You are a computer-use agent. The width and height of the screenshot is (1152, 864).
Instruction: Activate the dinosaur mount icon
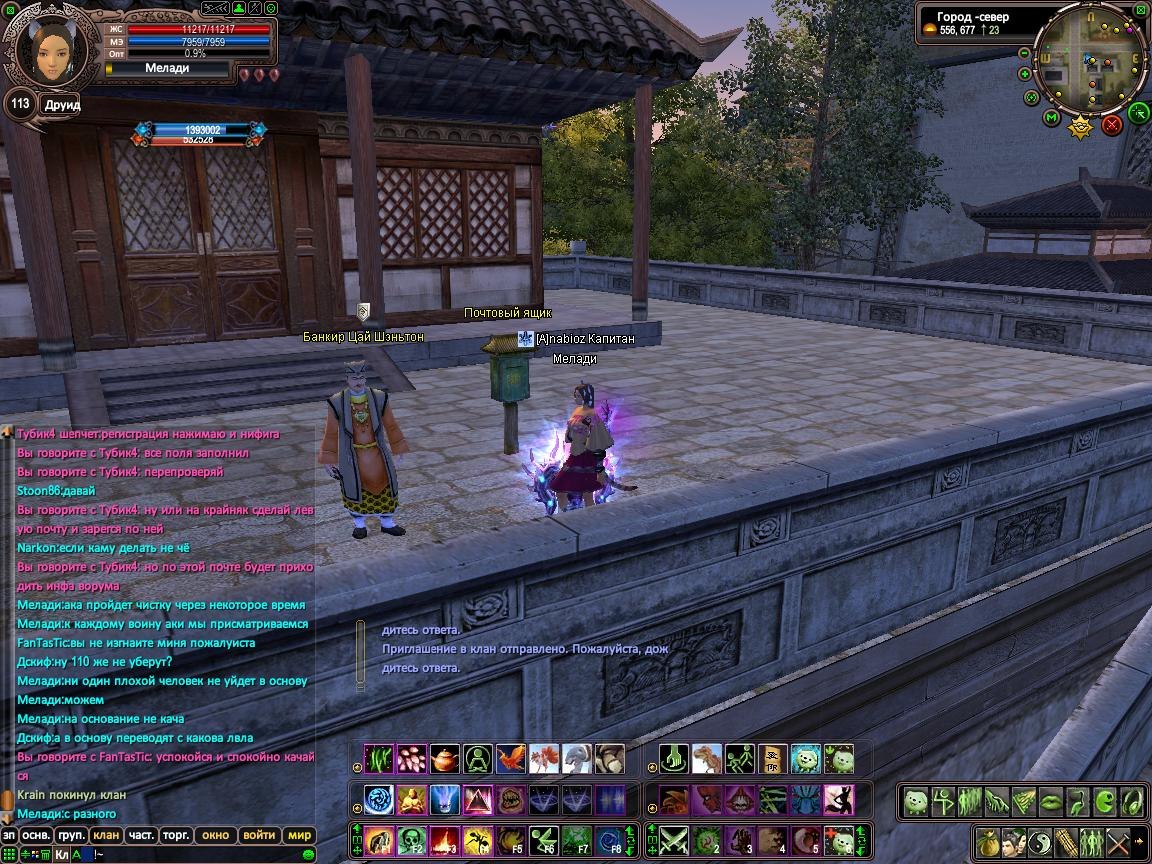(x=707, y=759)
